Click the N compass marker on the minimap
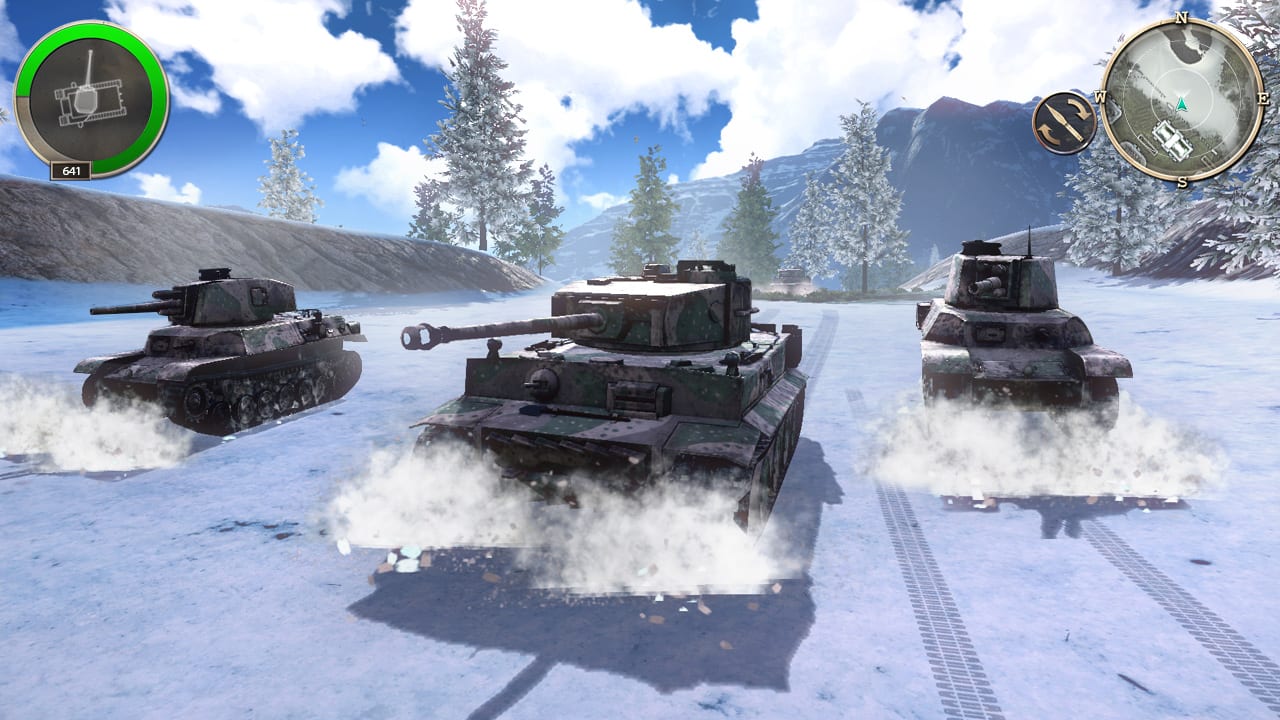This screenshot has height=720, width=1280. (x=1180, y=19)
